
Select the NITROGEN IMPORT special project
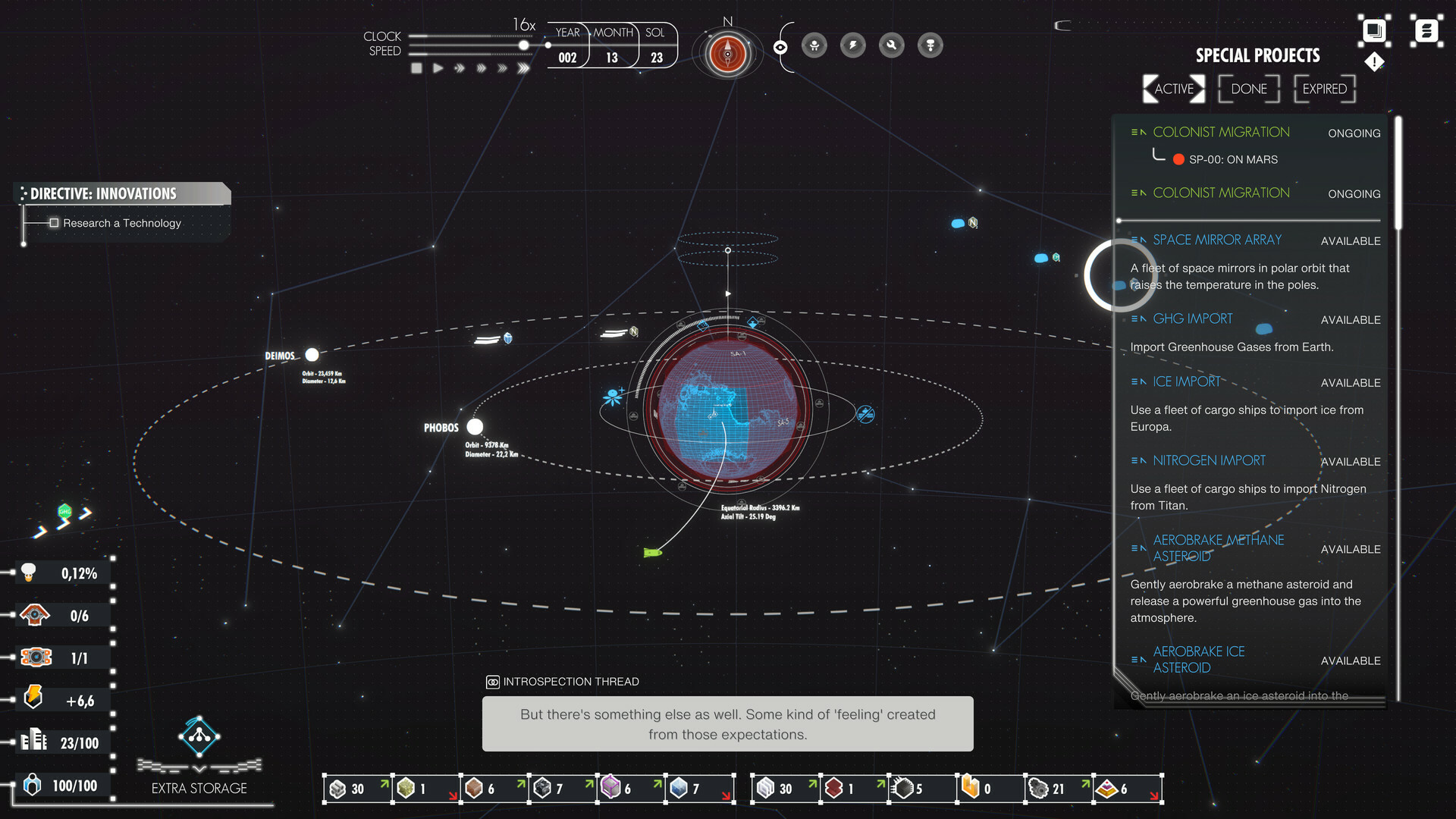click(1209, 460)
